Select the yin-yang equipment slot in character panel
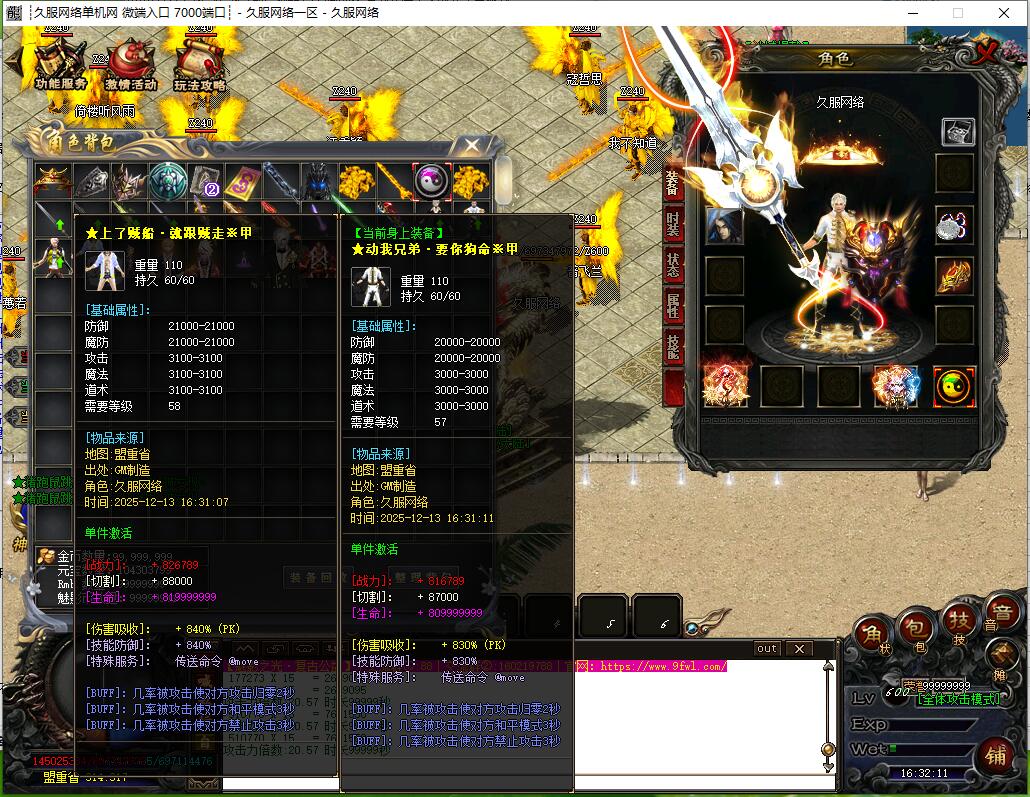The height and width of the screenshot is (797, 1030). [x=954, y=387]
